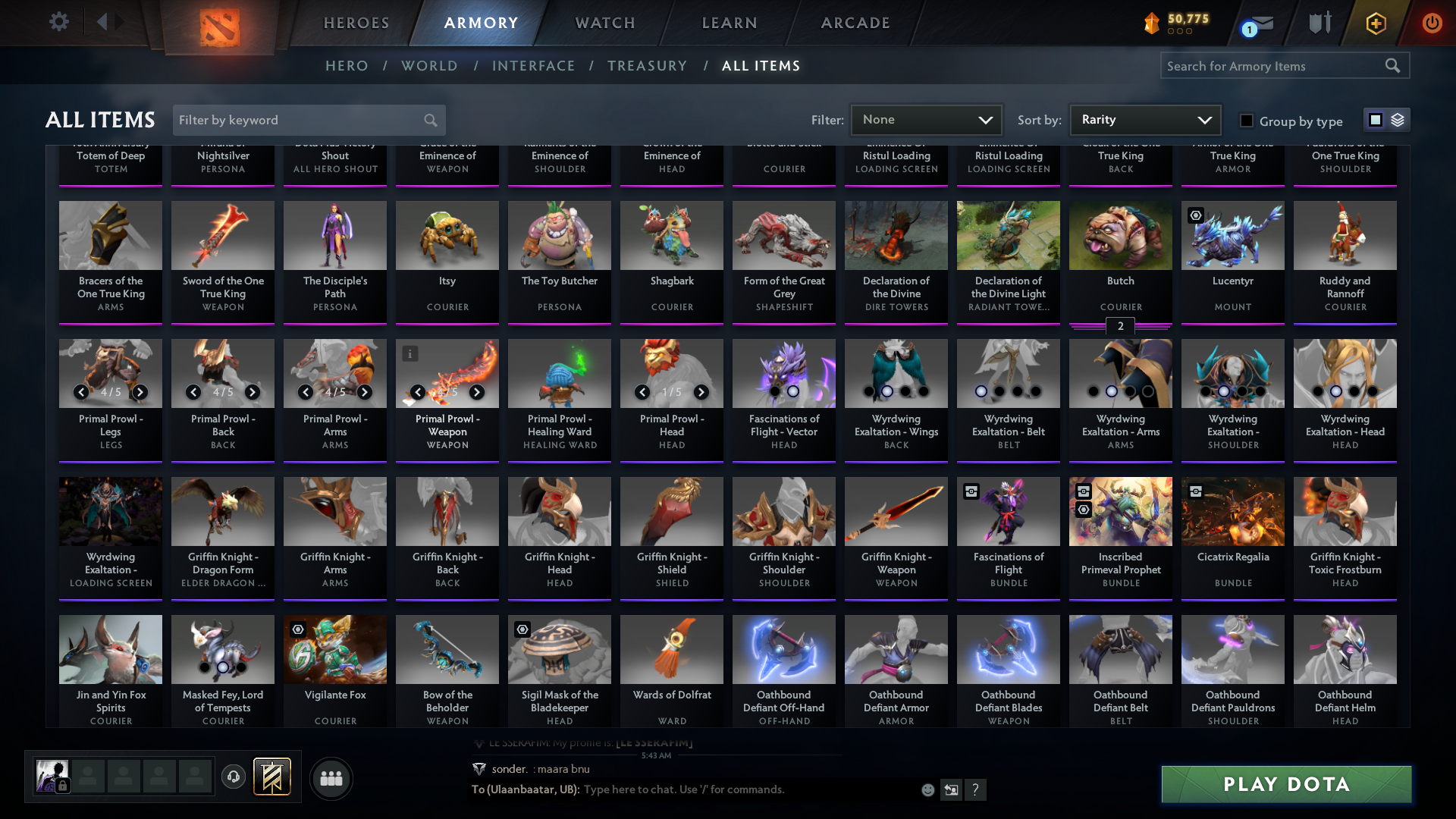Open Dota Plus via the gold hexagon plus icon

pos(1376,23)
